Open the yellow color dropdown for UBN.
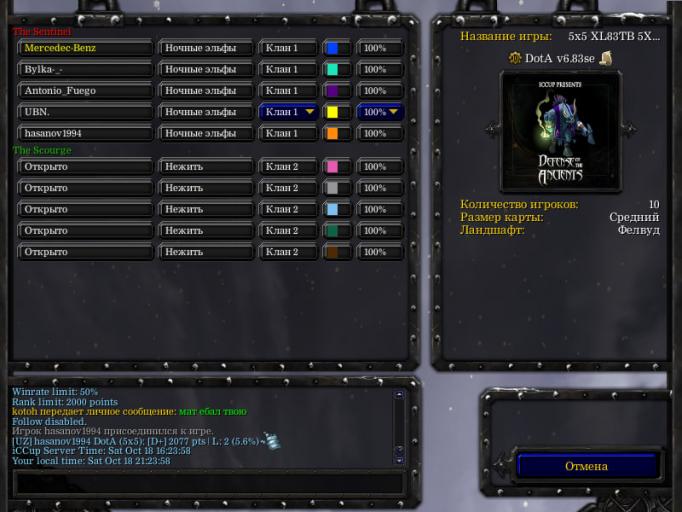This screenshot has width=682, height=512. point(337,112)
